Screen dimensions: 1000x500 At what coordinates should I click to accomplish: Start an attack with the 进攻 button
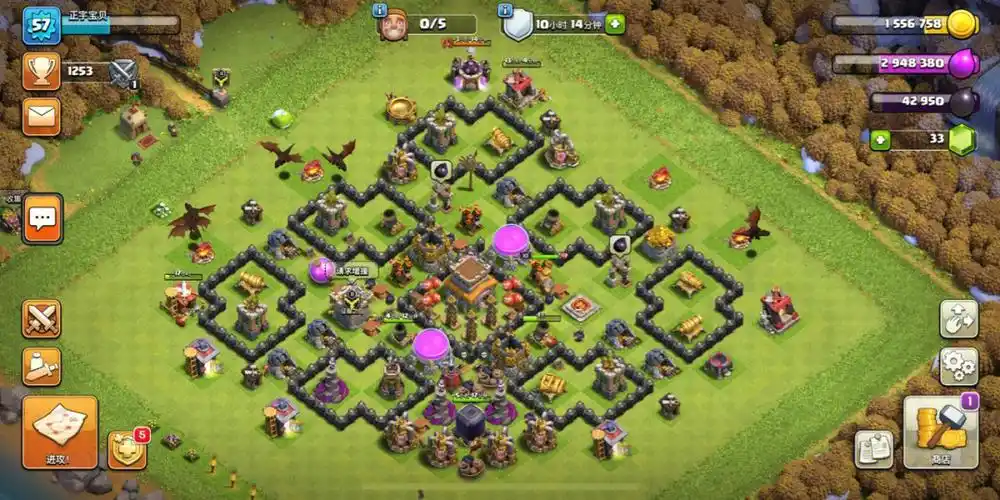[59, 432]
